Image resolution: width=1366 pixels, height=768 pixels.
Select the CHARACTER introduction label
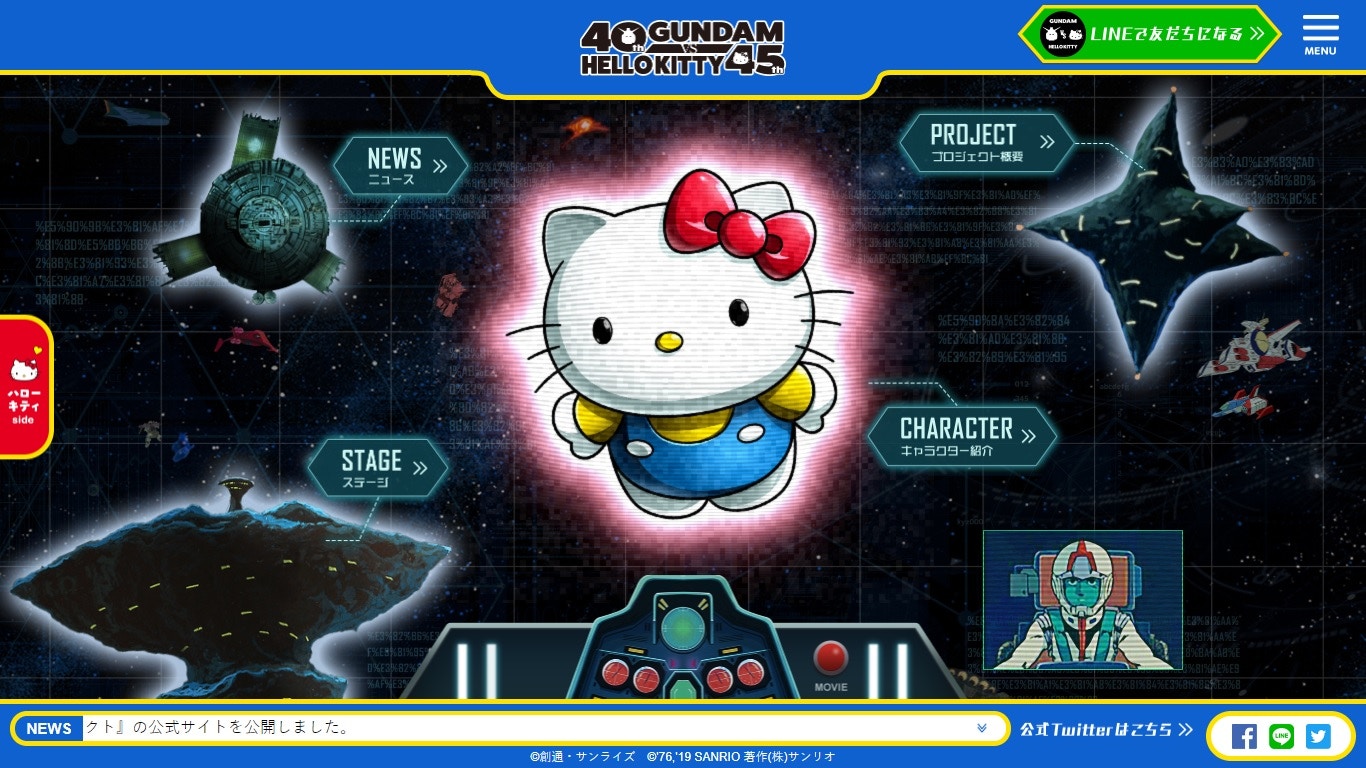(x=962, y=436)
